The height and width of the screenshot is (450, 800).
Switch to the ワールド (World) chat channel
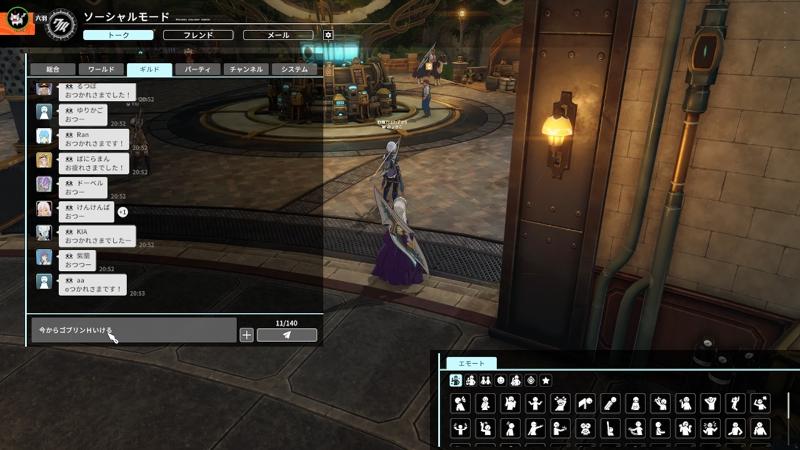(101, 70)
